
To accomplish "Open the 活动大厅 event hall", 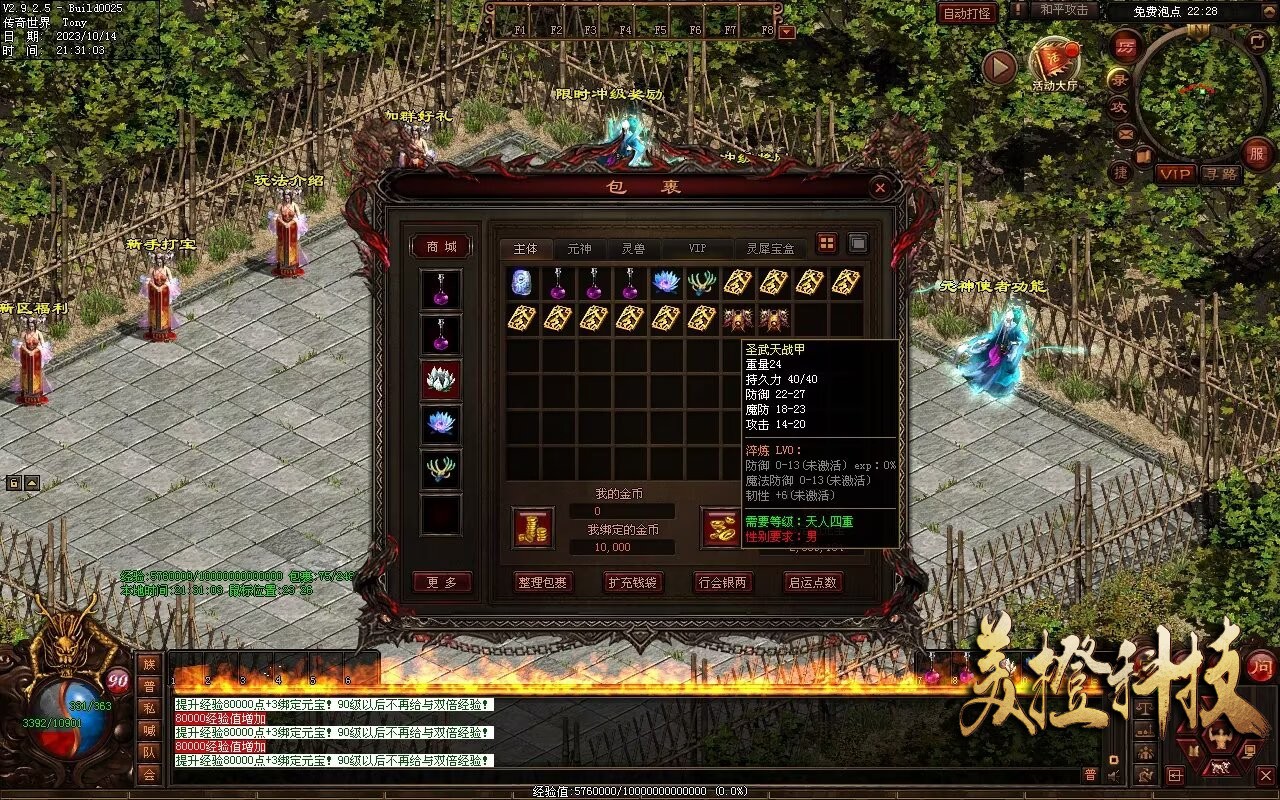I will pos(1055,63).
